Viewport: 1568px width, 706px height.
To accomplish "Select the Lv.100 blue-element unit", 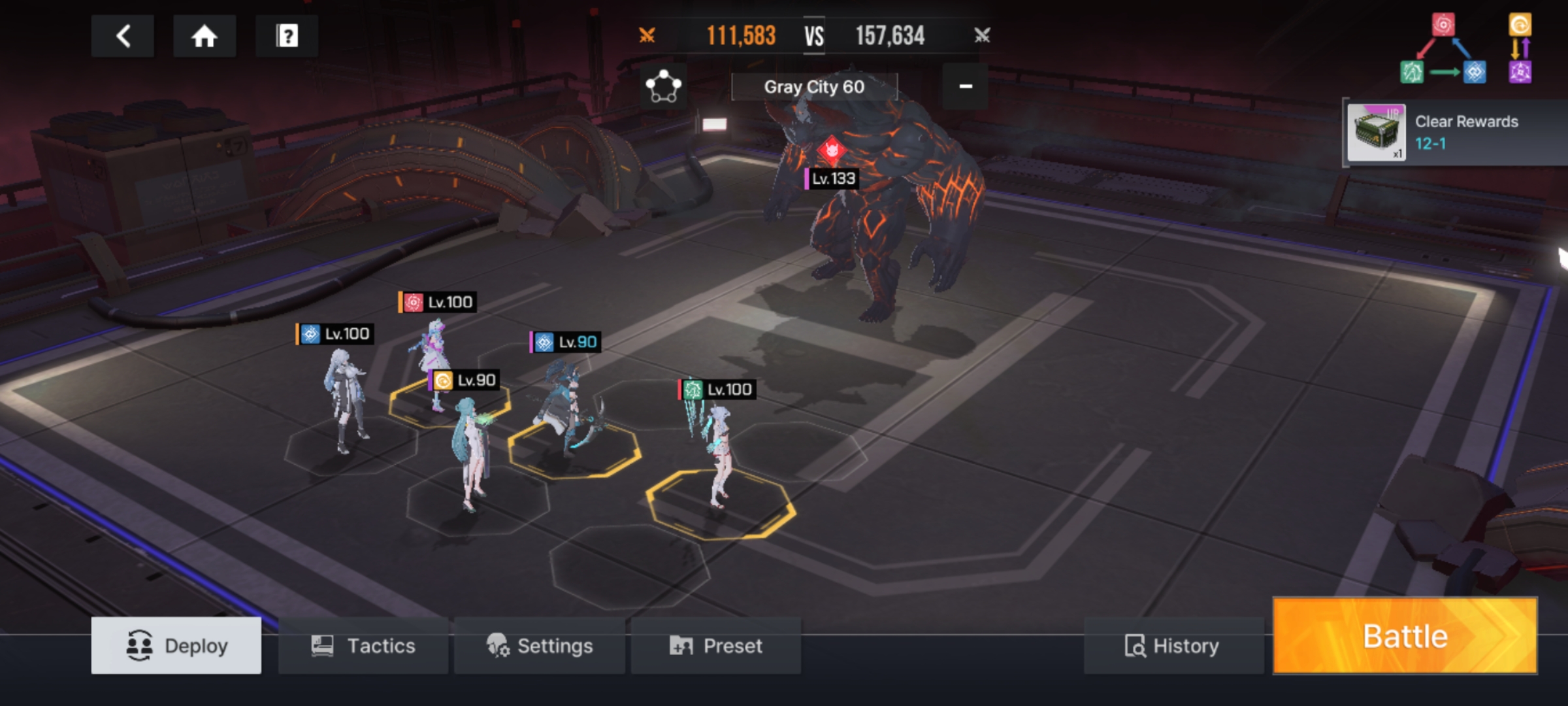I will coord(345,399).
